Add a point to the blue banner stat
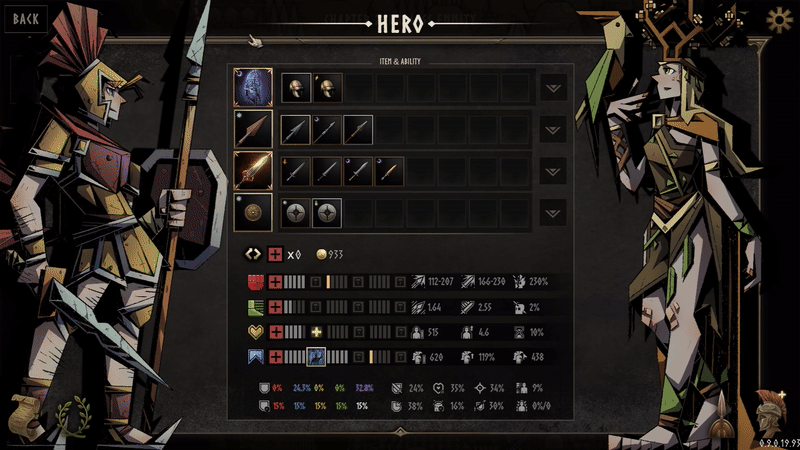 click(276, 356)
